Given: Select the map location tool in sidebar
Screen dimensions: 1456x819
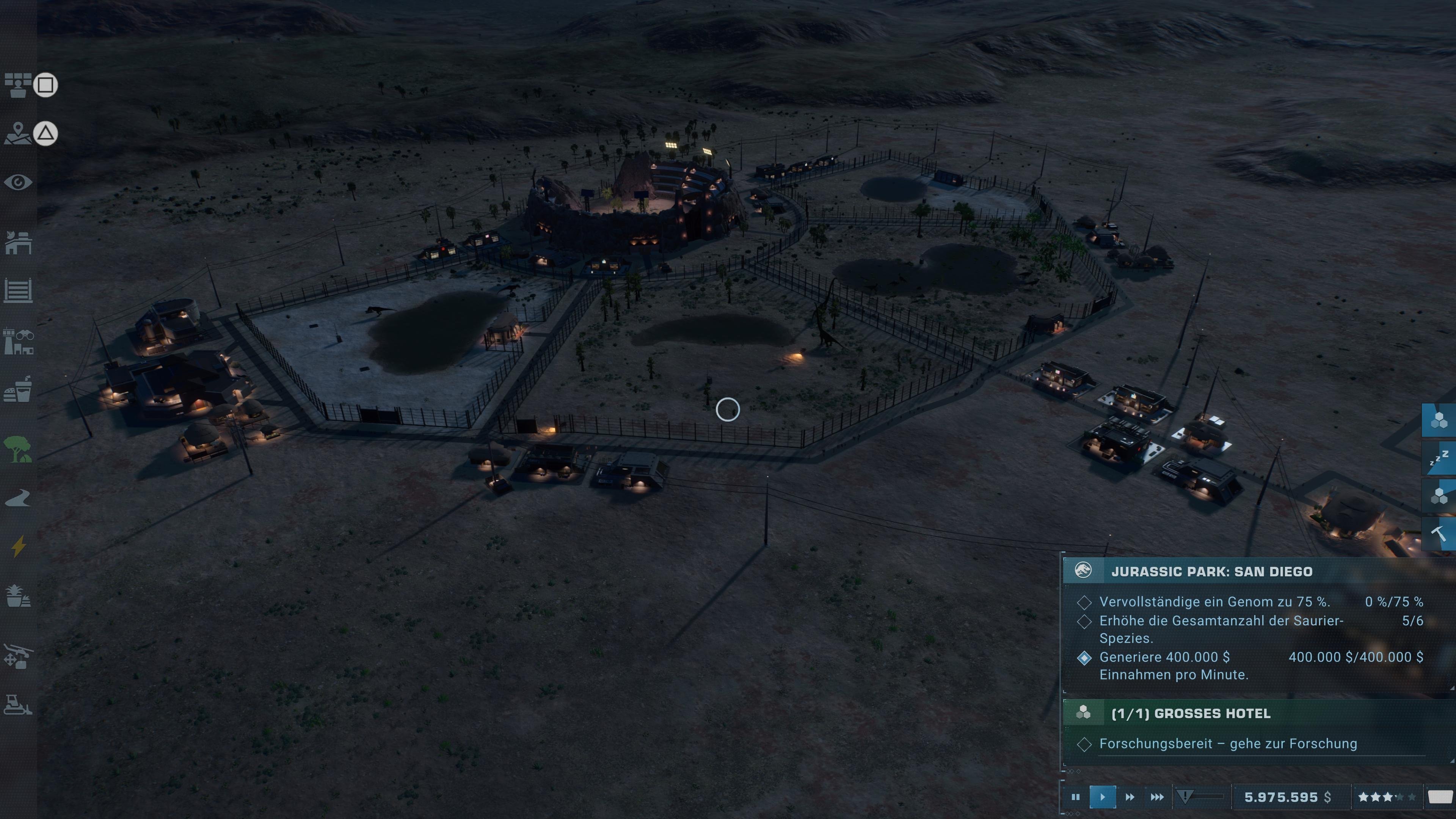Looking at the screenshot, I should coord(19,134).
